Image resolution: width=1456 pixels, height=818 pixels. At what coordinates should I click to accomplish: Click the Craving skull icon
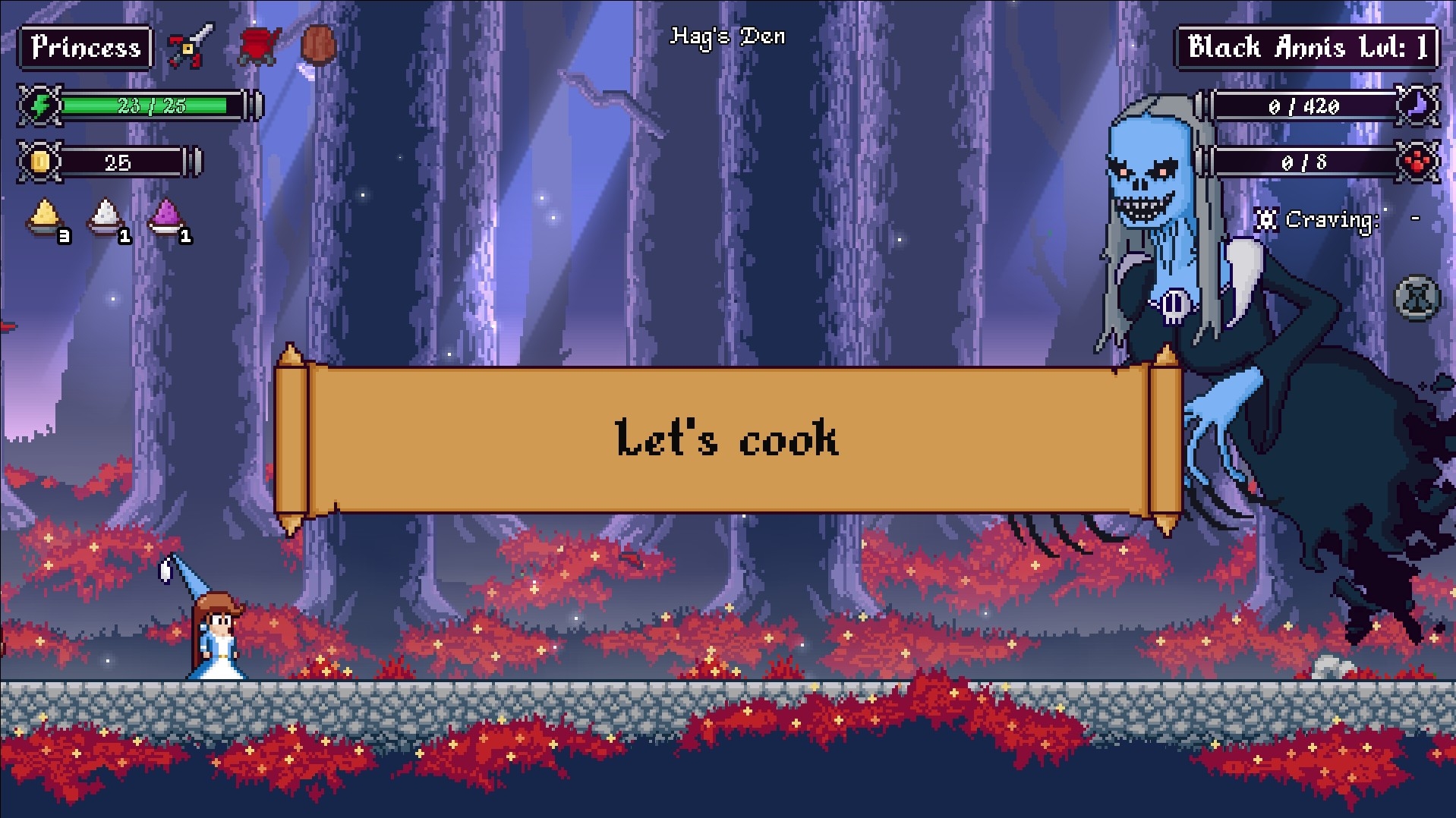[x=1265, y=220]
